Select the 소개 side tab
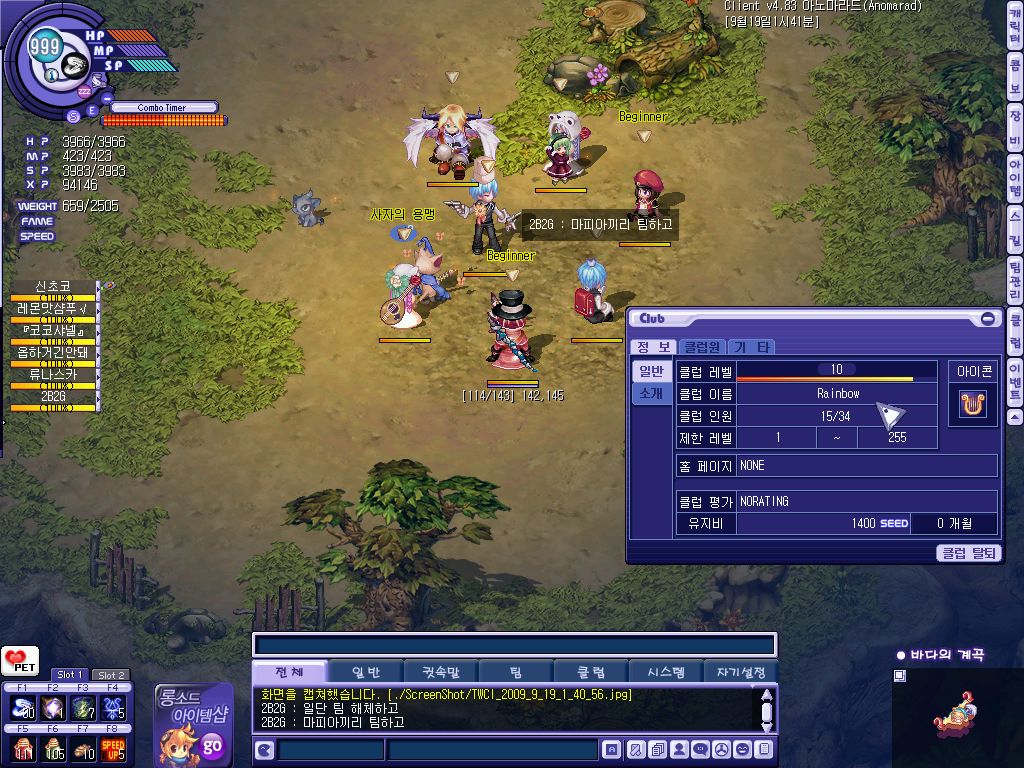 coord(650,393)
